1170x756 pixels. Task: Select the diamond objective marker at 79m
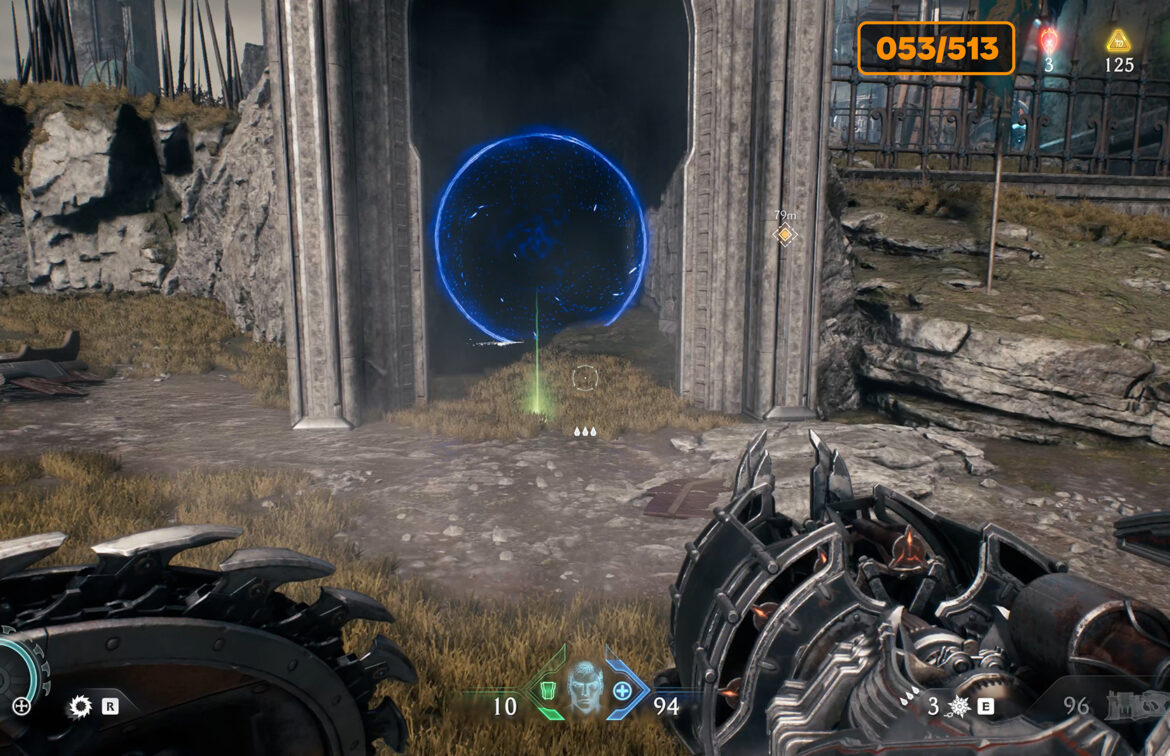pos(785,235)
